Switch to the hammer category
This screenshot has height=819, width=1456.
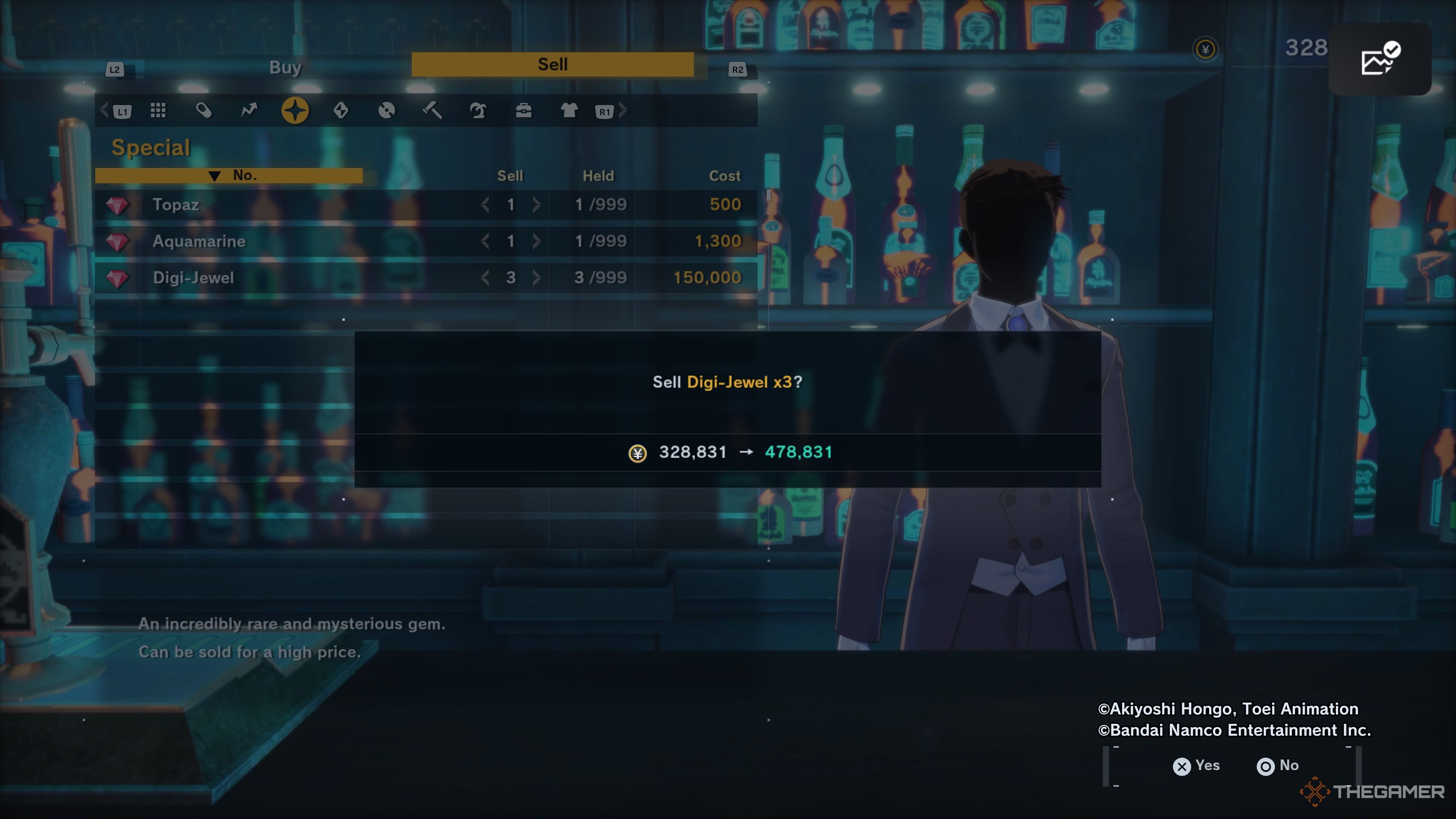click(x=432, y=110)
